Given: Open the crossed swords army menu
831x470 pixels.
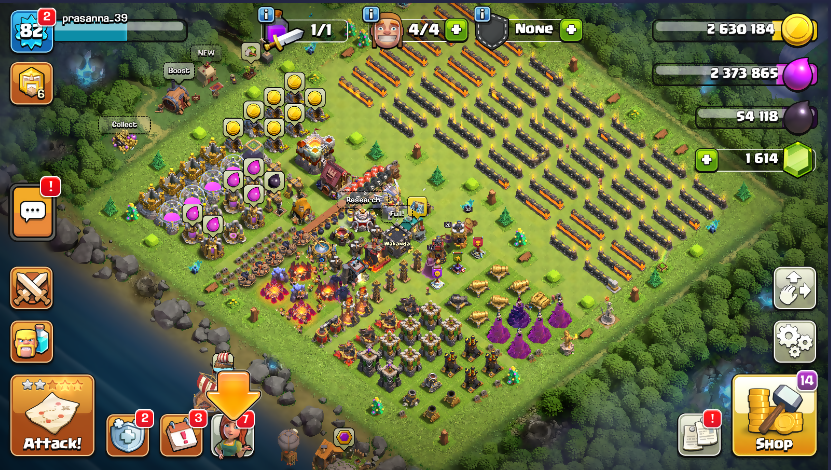Looking at the screenshot, I should tap(31, 289).
